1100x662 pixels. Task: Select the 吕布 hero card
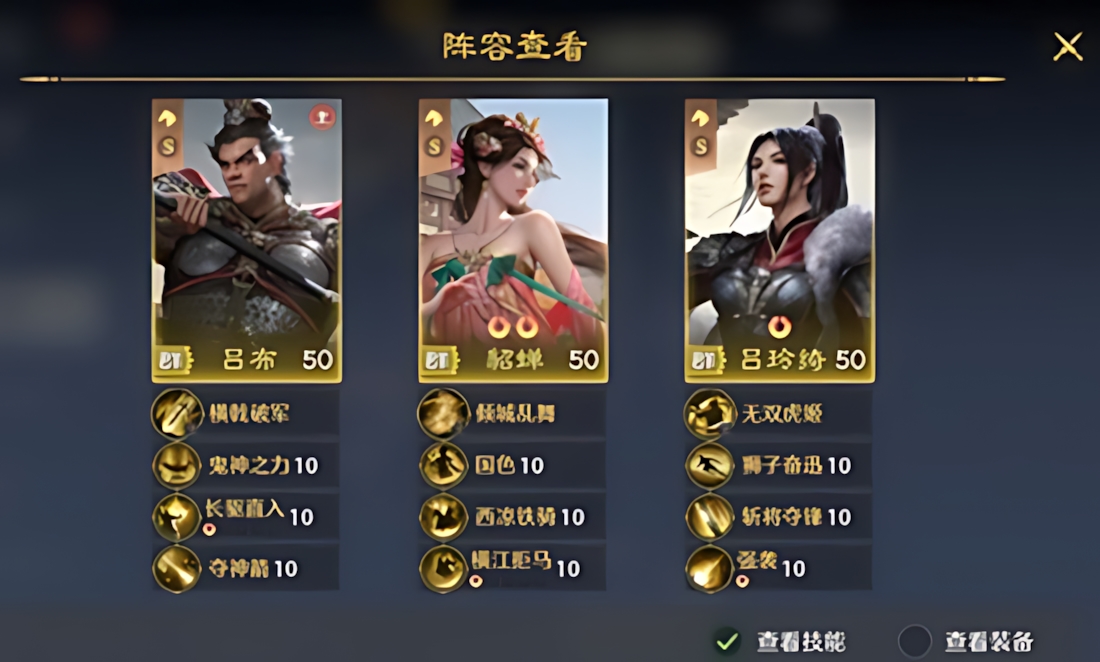(246, 240)
